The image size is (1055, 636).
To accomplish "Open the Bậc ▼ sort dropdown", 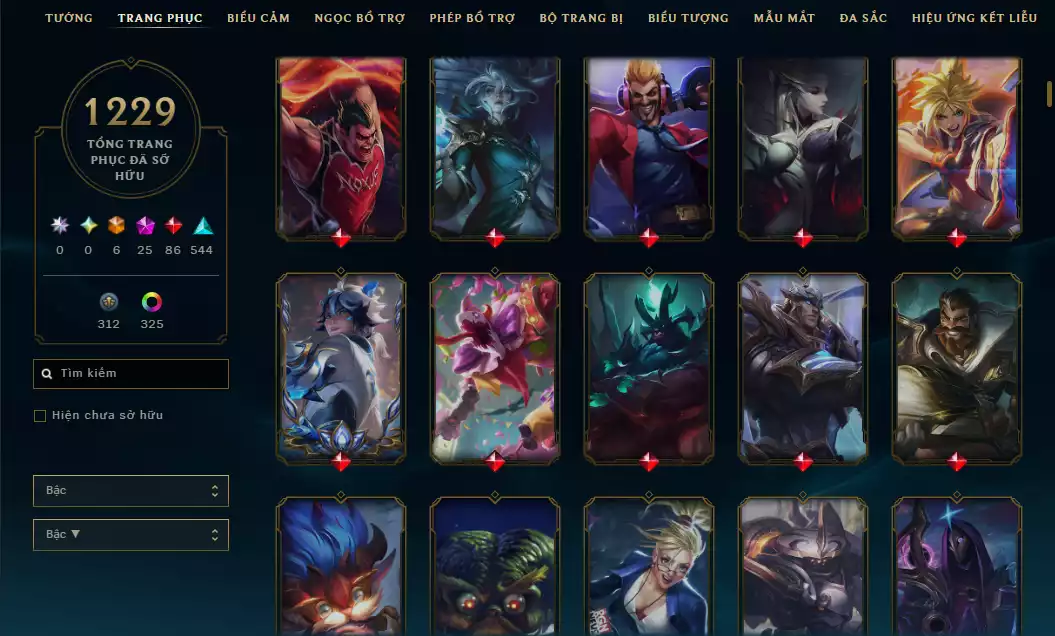I will click(x=131, y=535).
